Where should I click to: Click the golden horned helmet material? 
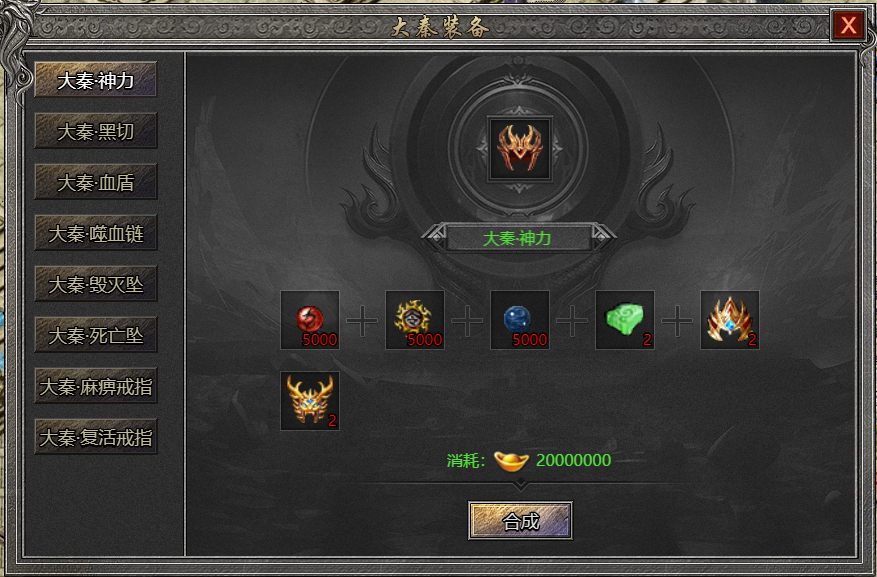coord(310,401)
